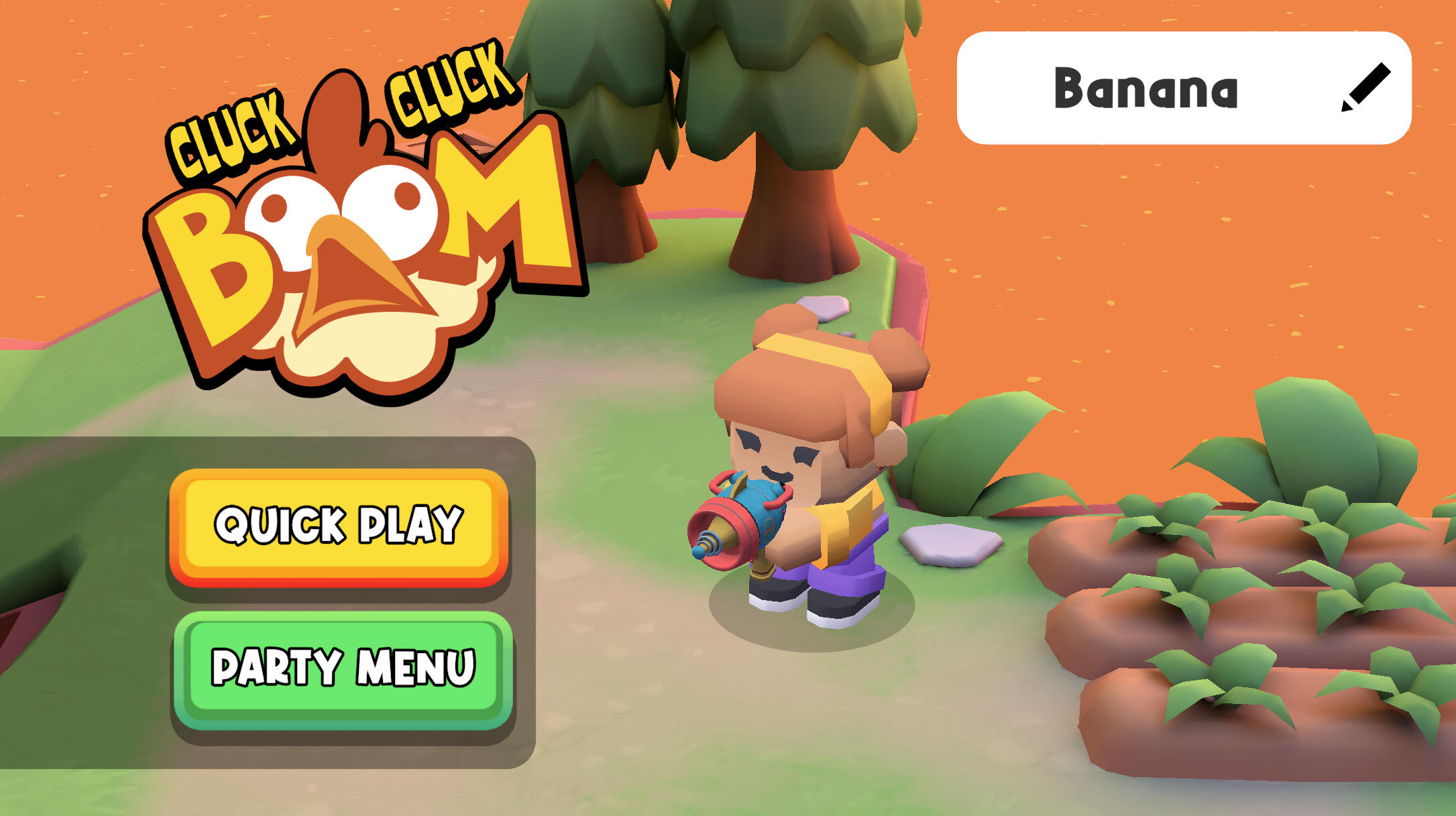Start a Quick Play match

coord(339,526)
